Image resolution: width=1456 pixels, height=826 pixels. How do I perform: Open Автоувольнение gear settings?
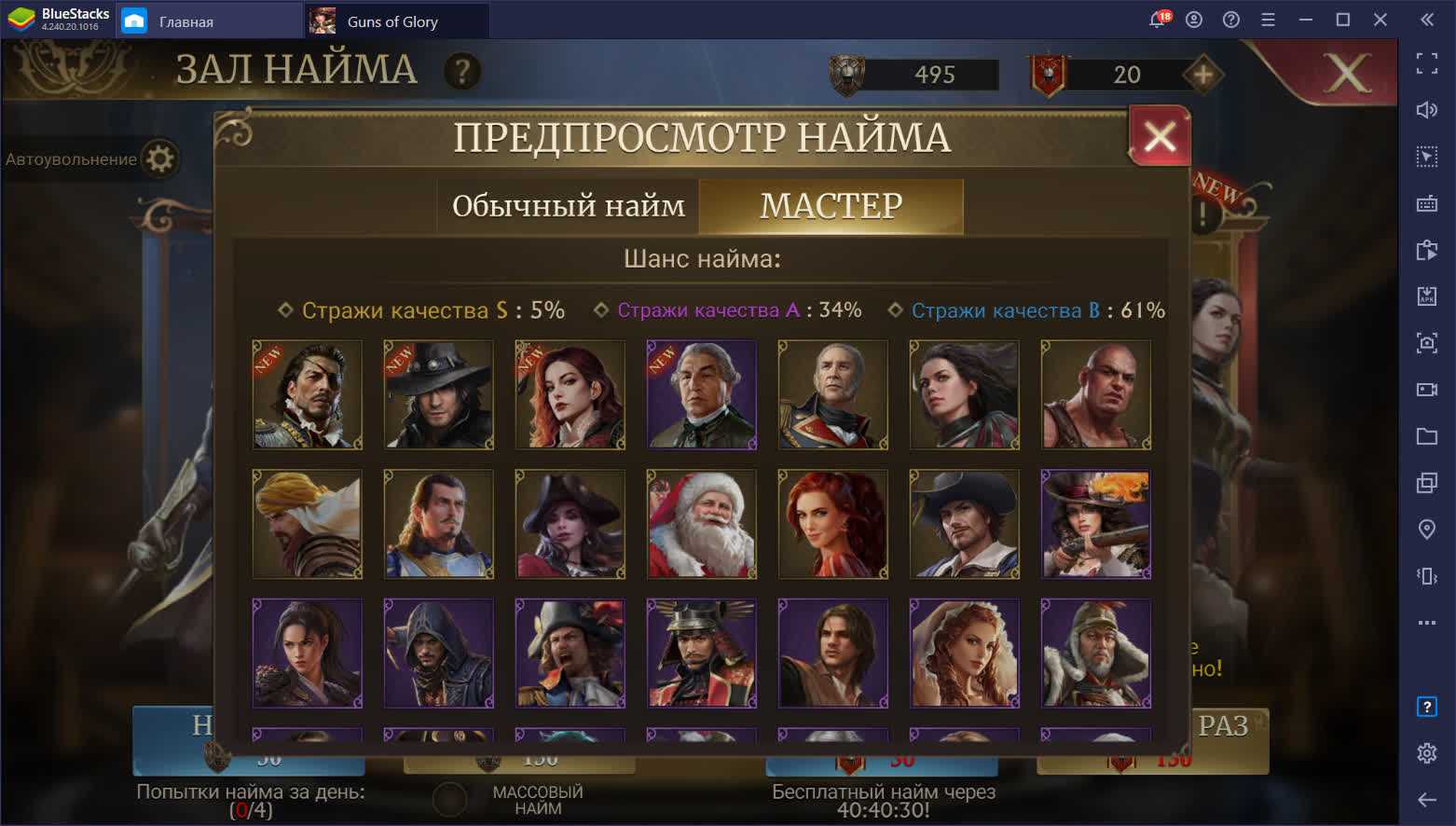(160, 158)
